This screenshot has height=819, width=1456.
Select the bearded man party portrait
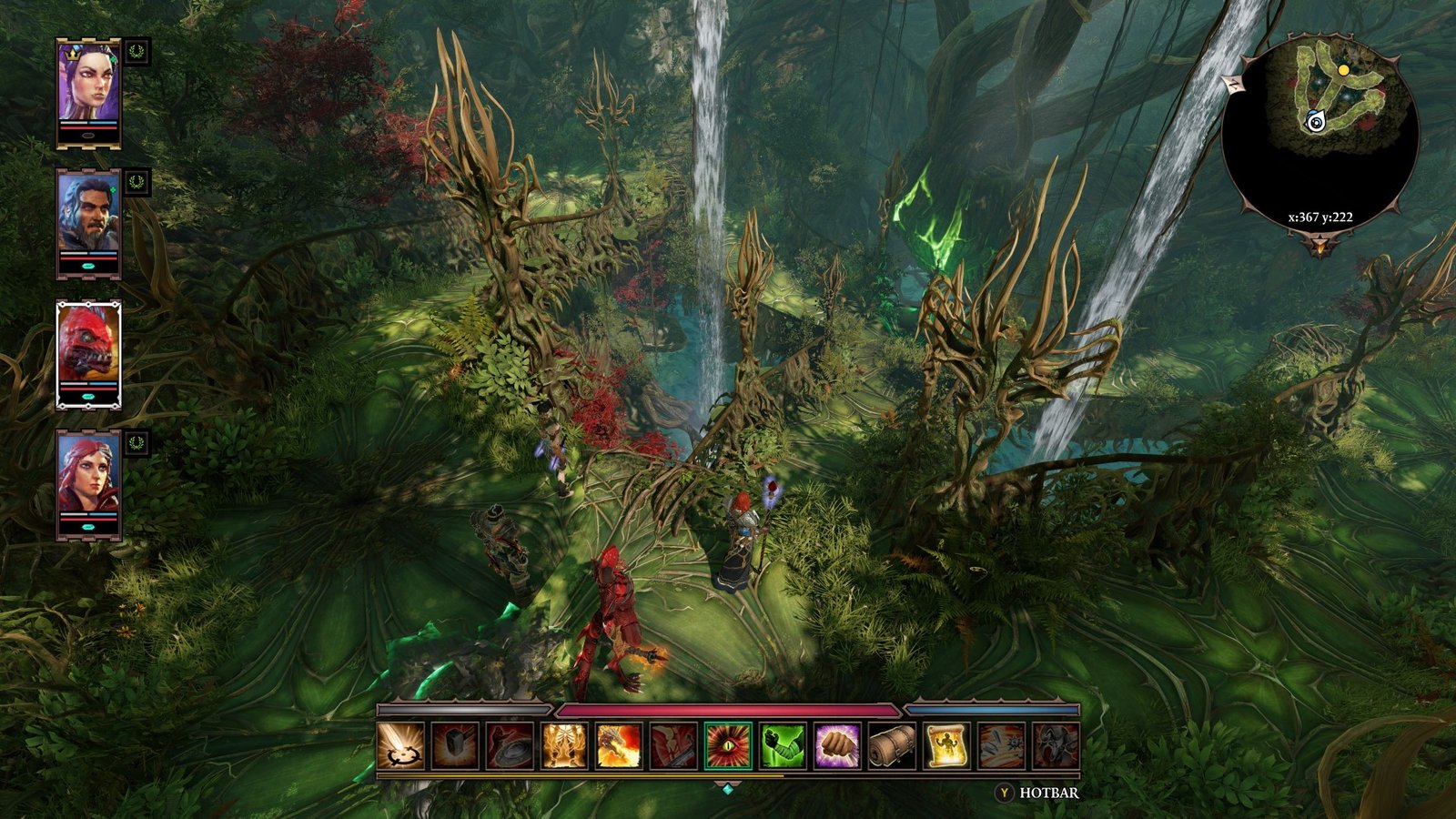pos(88,213)
